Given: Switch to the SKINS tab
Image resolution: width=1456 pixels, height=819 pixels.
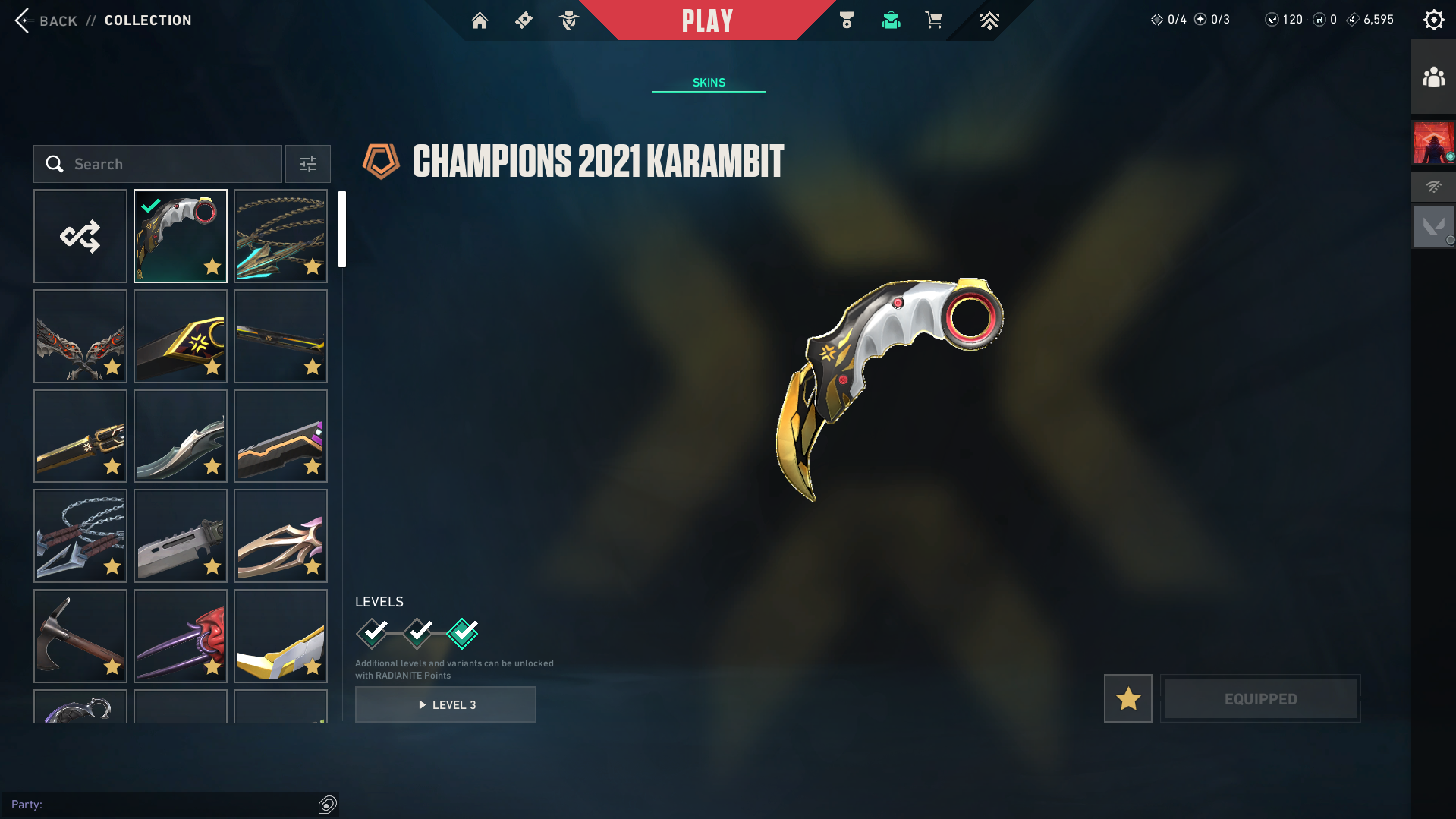Looking at the screenshot, I should 709,83.
